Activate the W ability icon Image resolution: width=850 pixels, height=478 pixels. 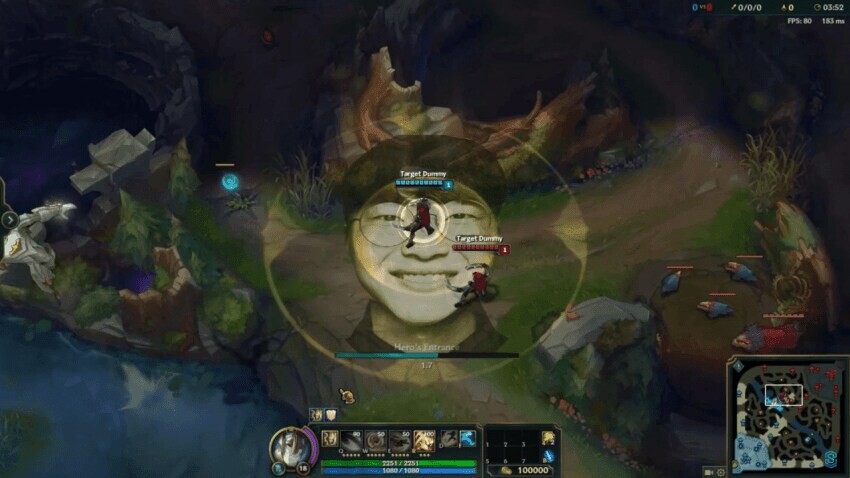pos(376,439)
